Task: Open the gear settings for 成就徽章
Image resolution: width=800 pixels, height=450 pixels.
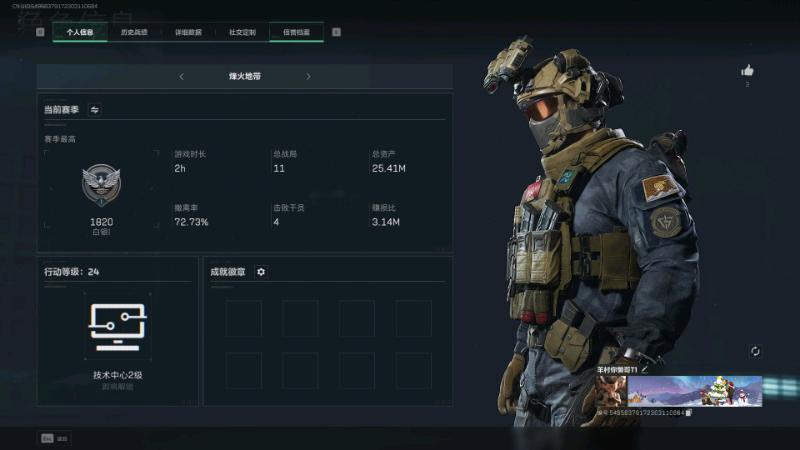Action: pos(261,272)
